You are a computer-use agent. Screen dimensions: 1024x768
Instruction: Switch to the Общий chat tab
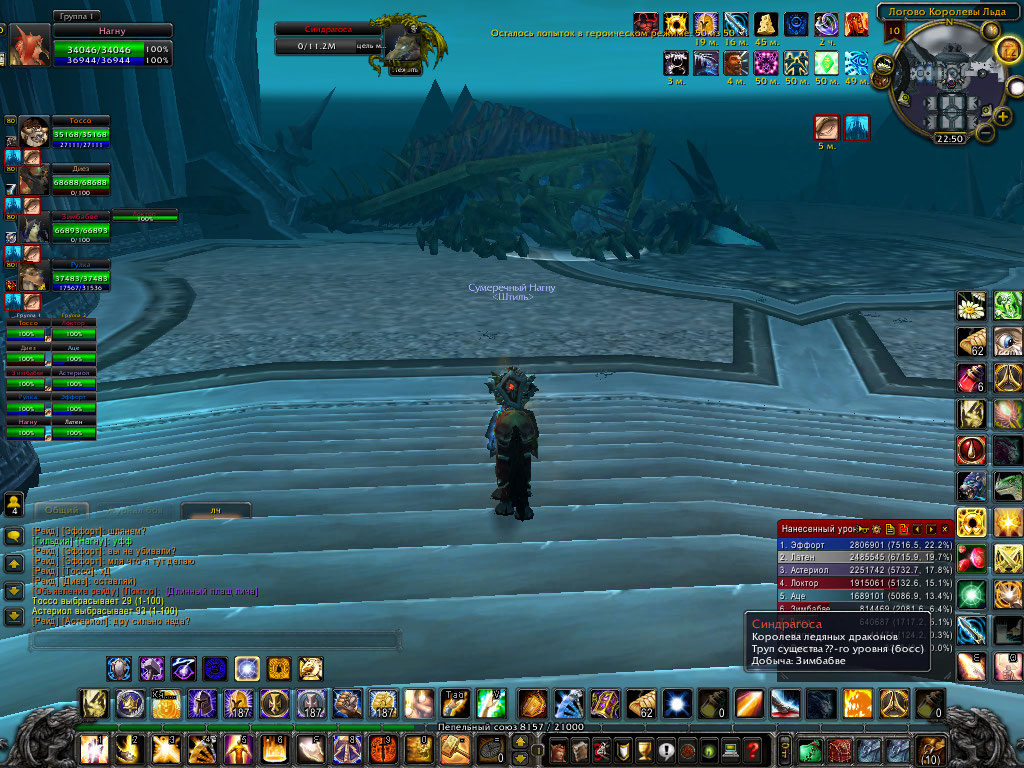[x=61, y=510]
